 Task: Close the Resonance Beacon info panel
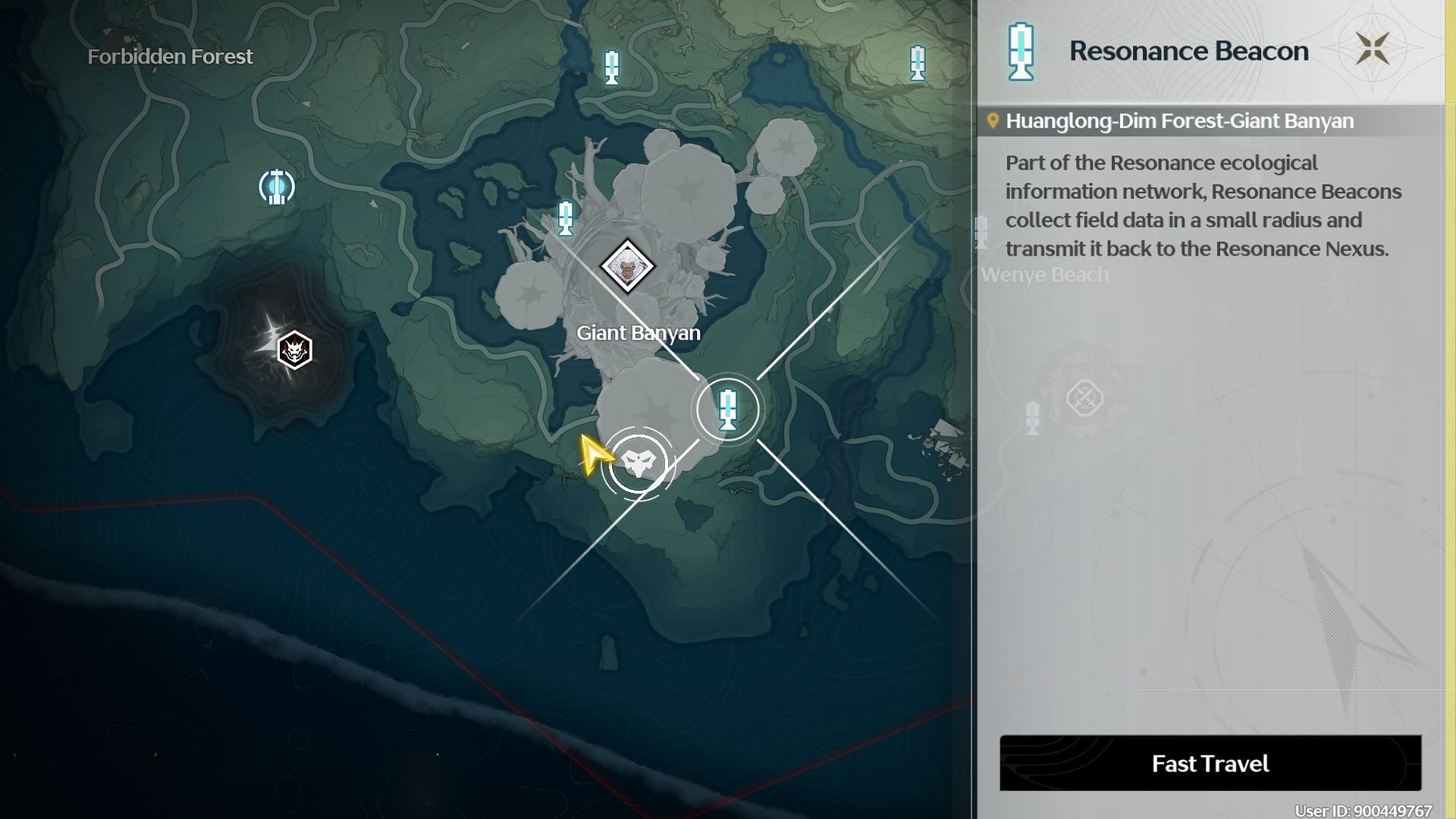pos(1372,49)
